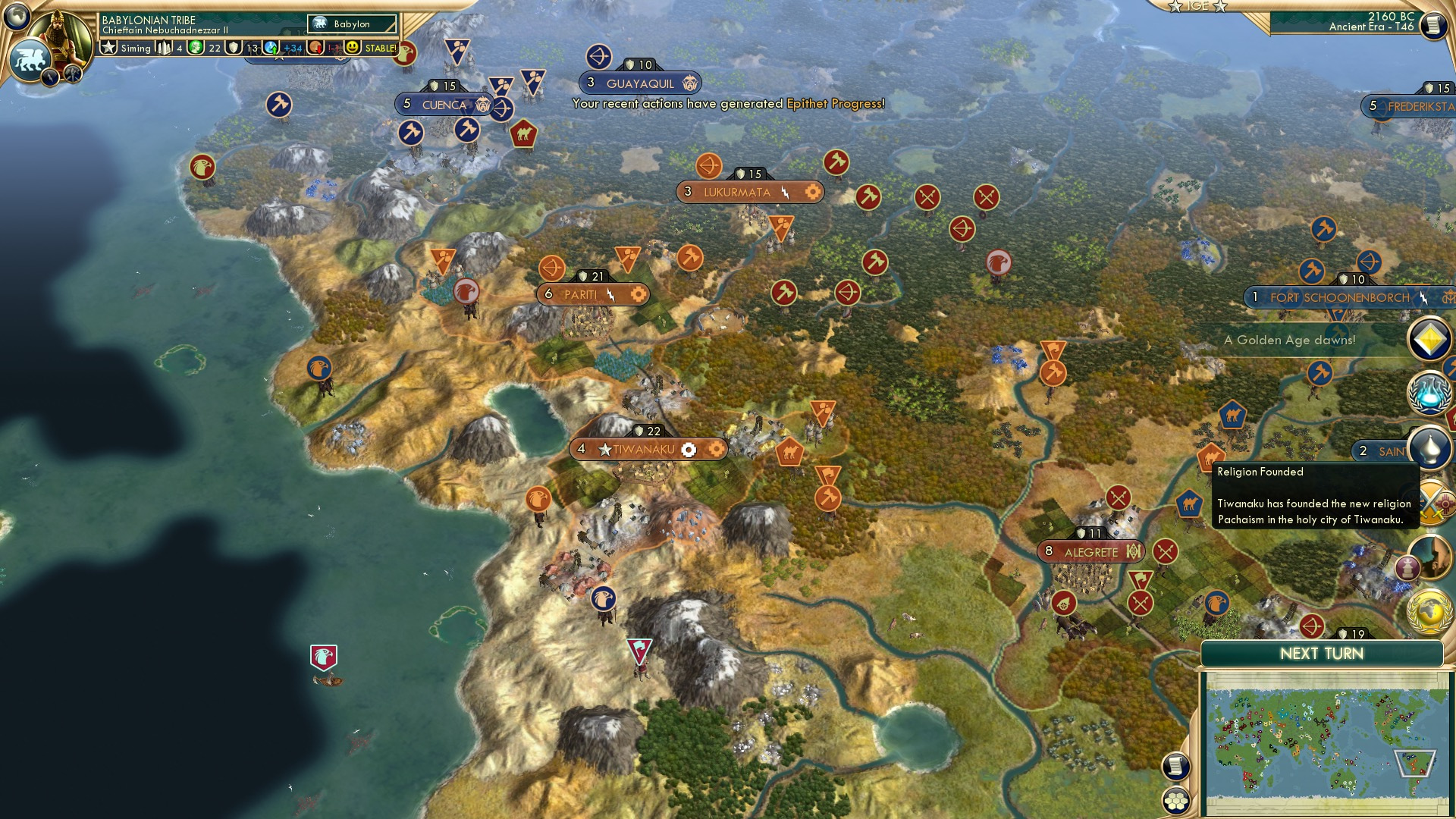Toggle the hex grid honeycomb icon
The width and height of the screenshot is (1456, 819).
[x=1176, y=802]
